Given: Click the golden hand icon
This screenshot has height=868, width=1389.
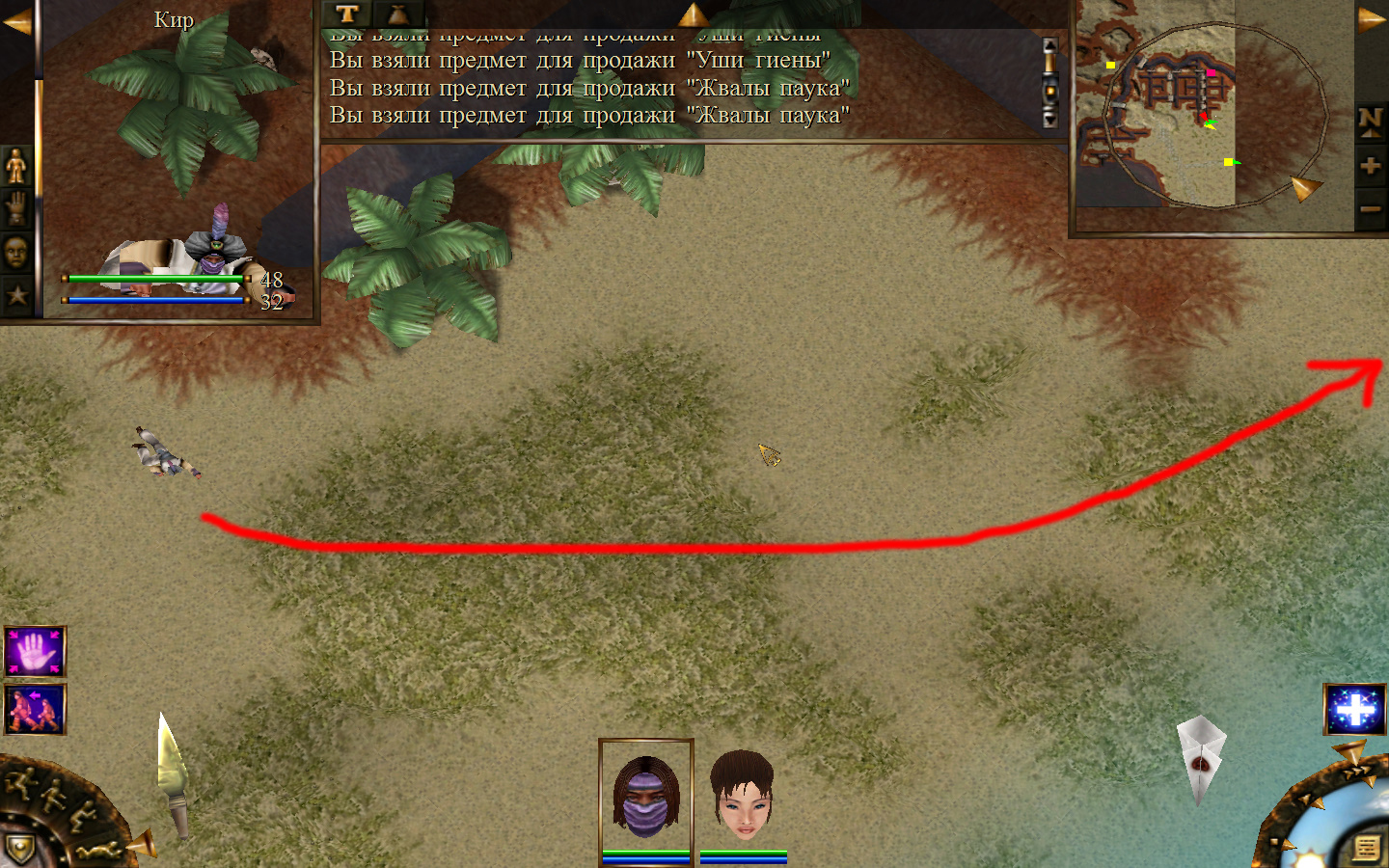Looking at the screenshot, I should point(16,208).
